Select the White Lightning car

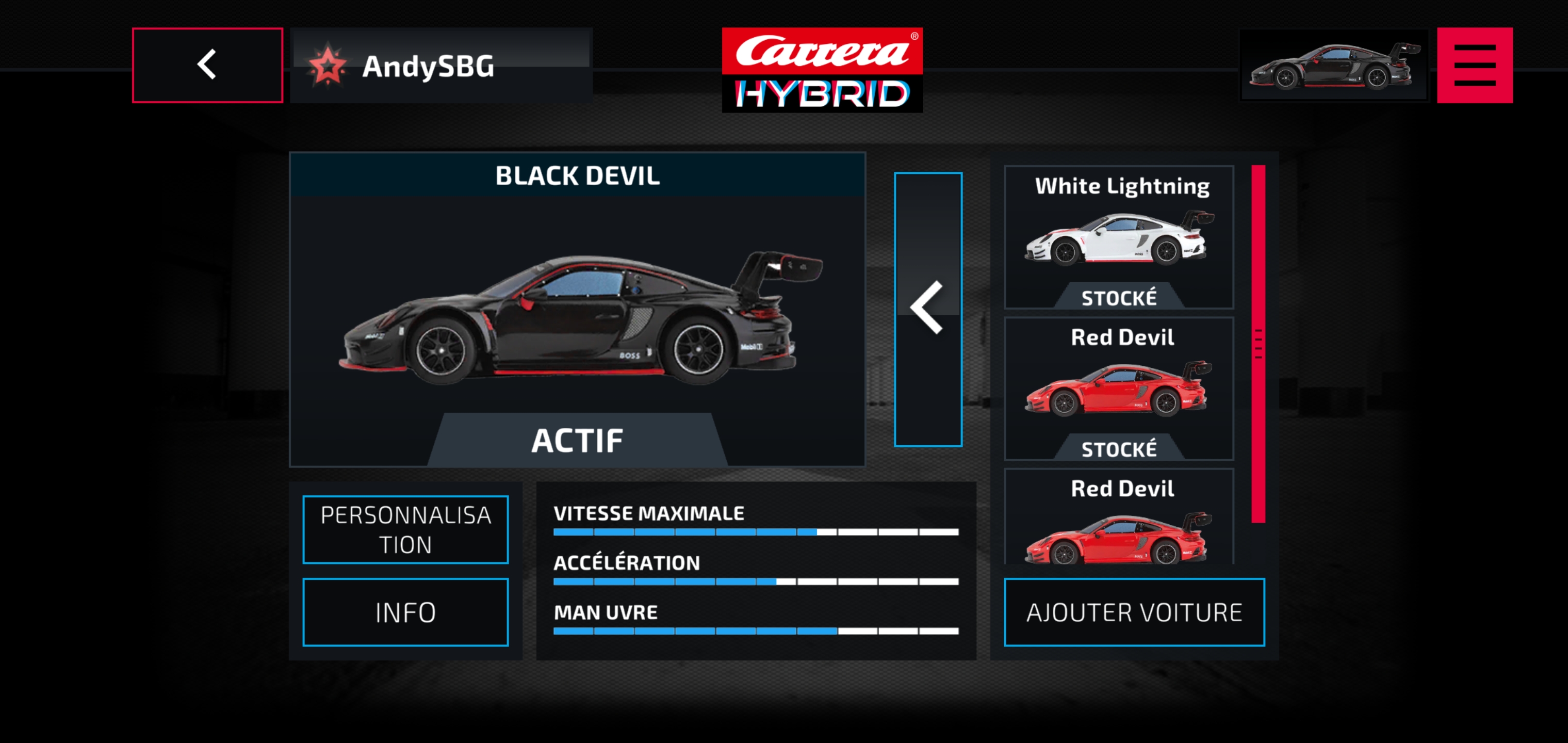click(x=1119, y=237)
